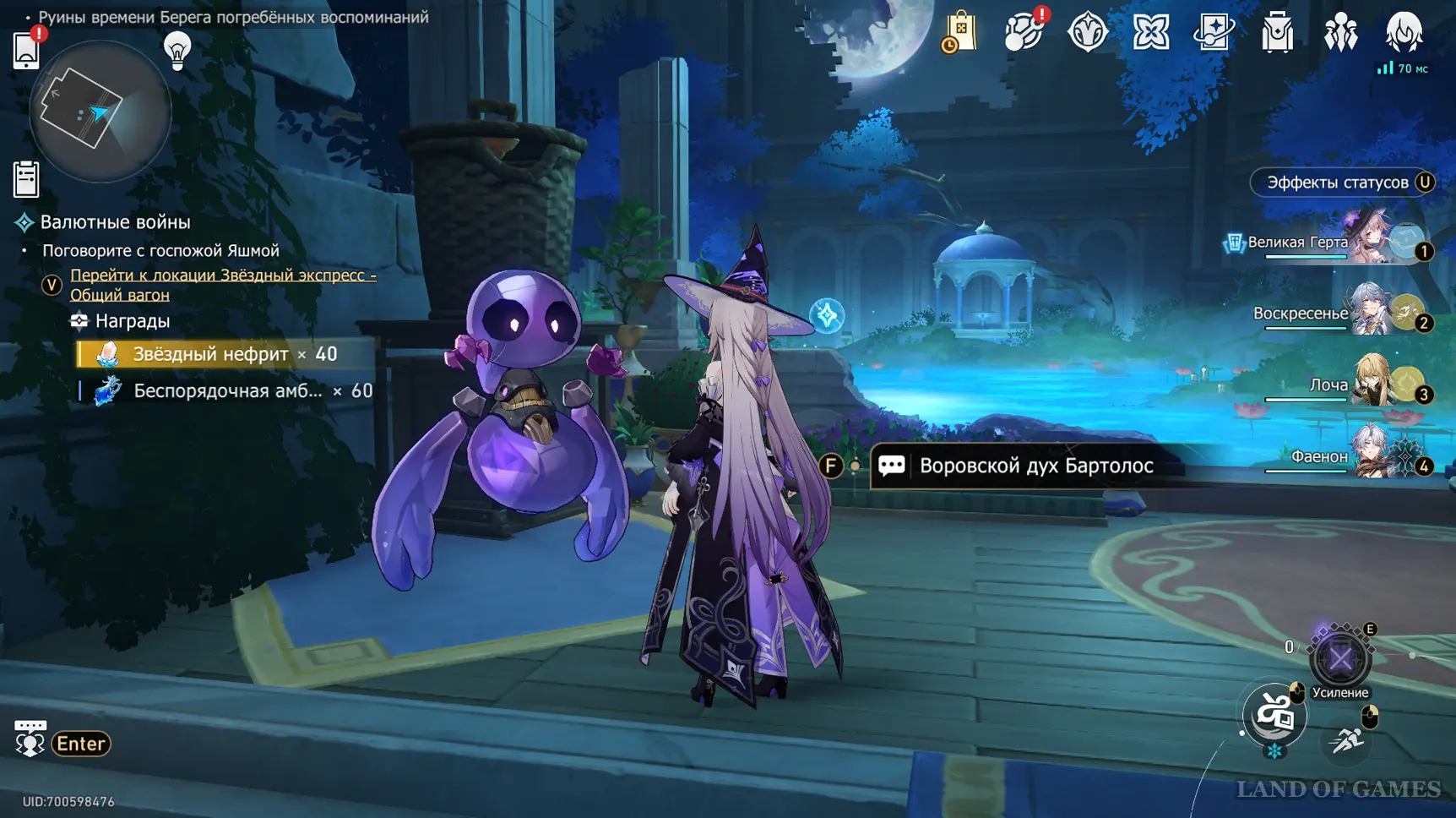Open the backpack inventory icon
The width and height of the screenshot is (1456, 818).
1277,33
